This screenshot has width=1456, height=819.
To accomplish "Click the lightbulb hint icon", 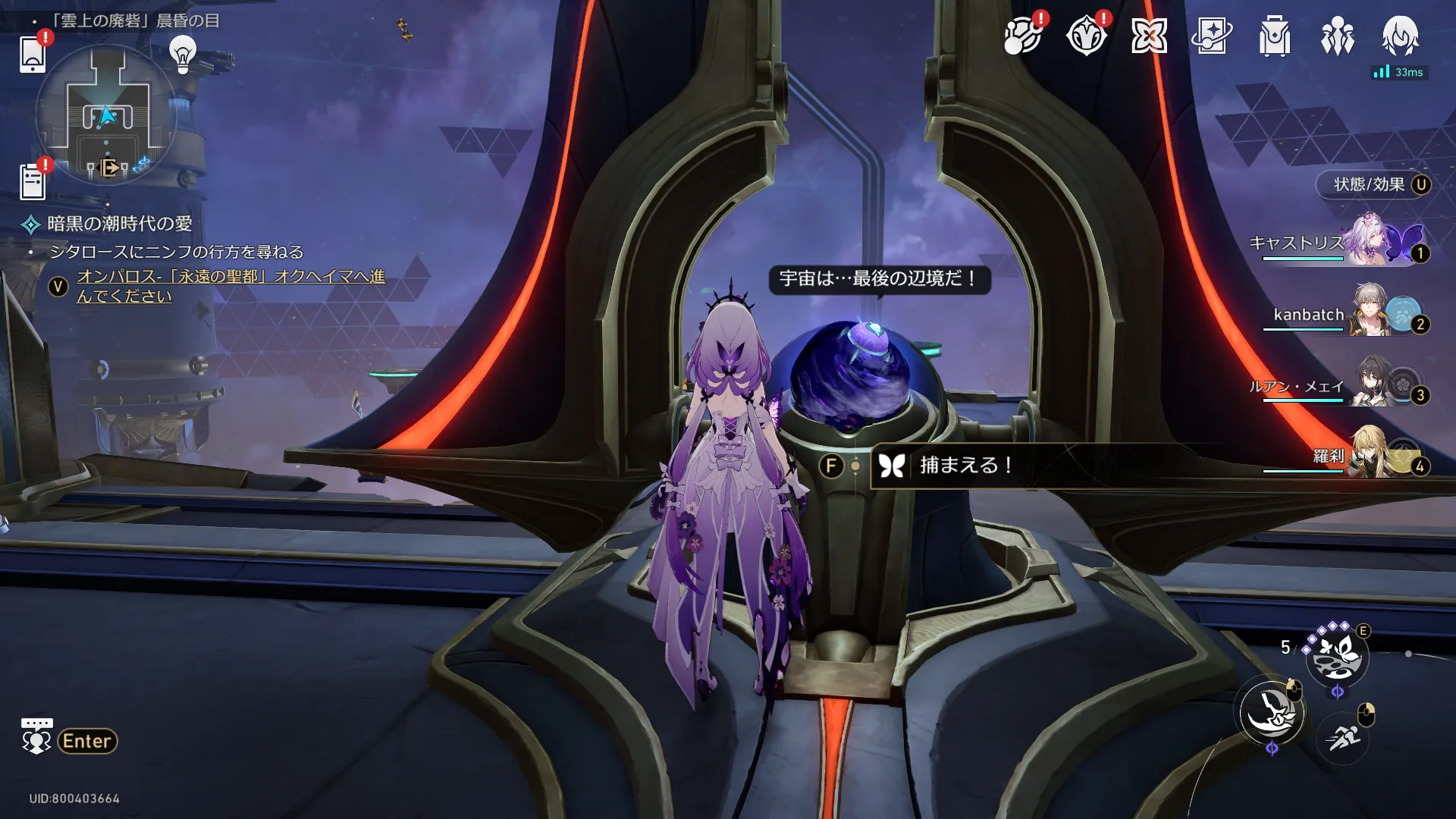I will pos(183,54).
